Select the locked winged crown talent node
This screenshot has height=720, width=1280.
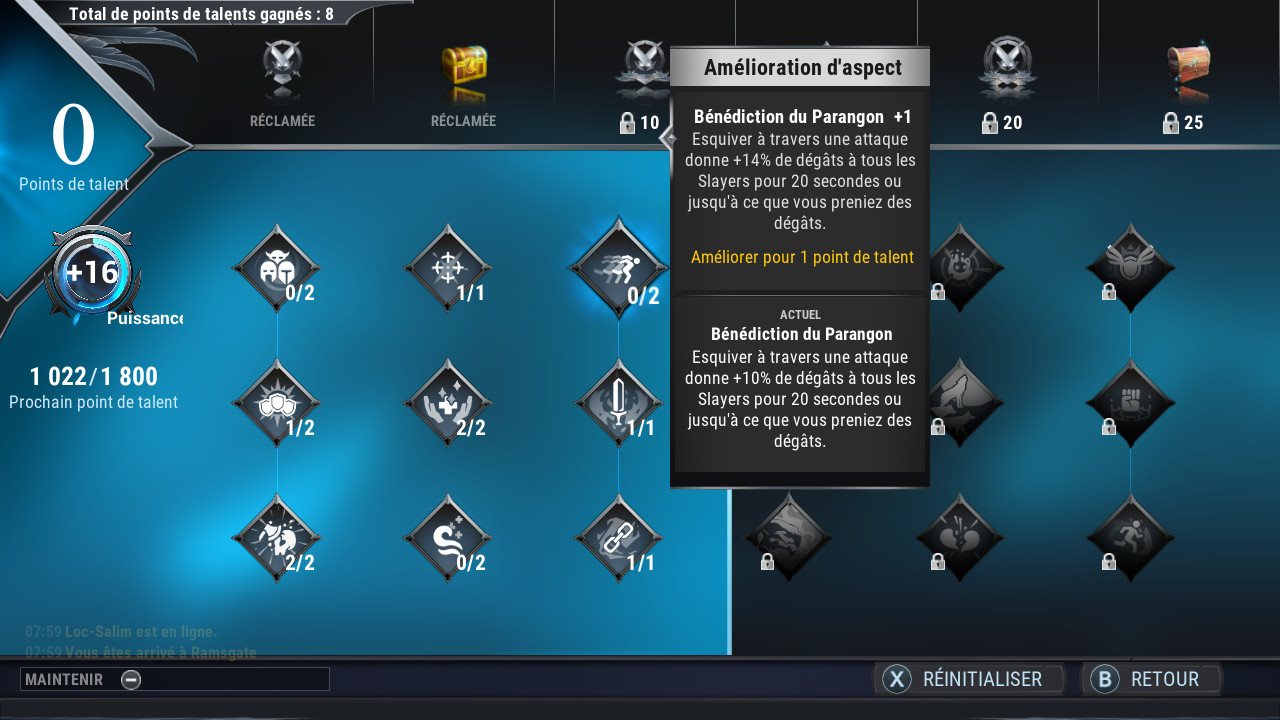tap(1130, 268)
